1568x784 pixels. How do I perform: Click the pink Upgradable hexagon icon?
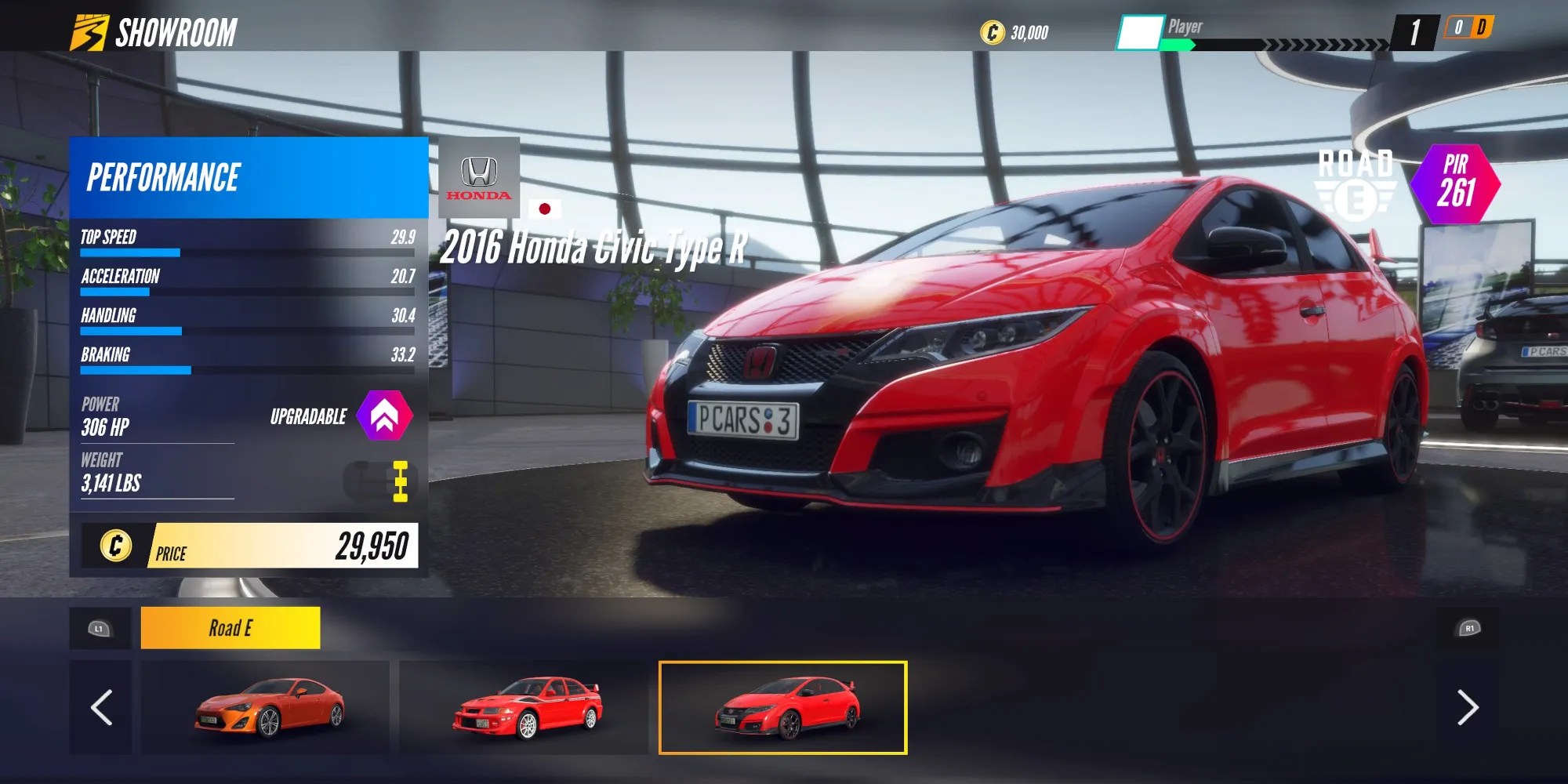383,416
